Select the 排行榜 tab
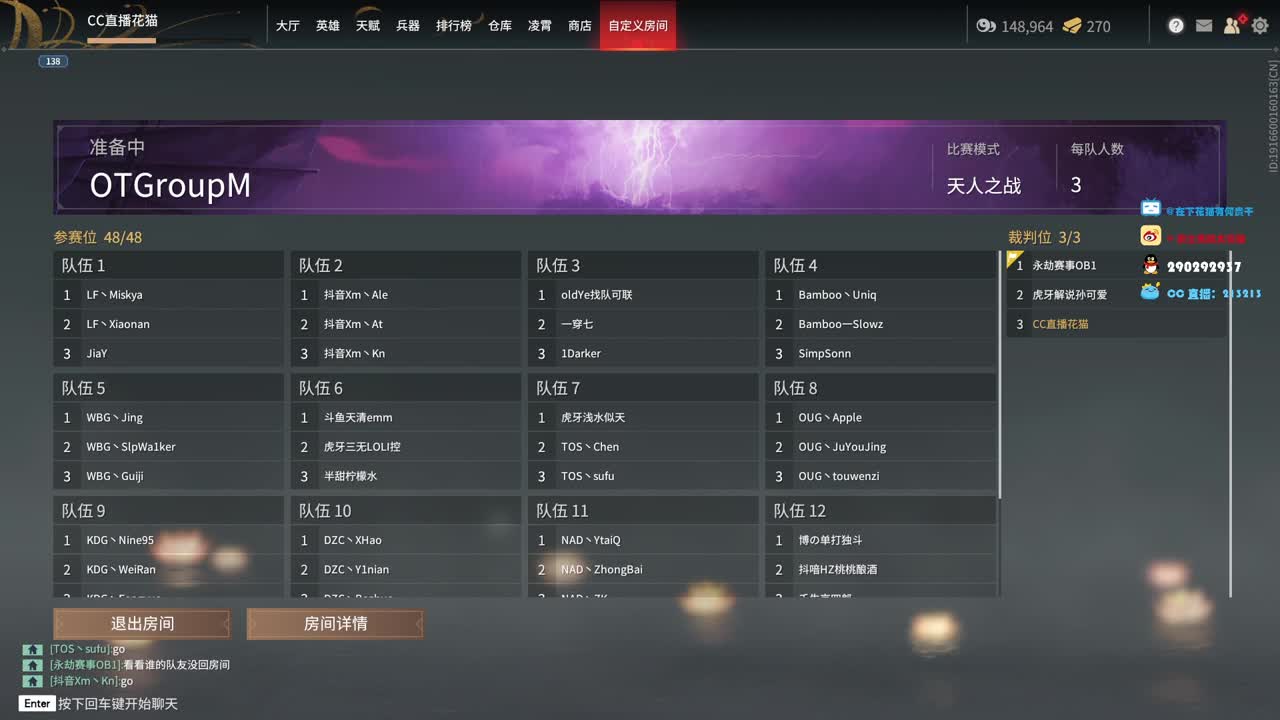Image resolution: width=1280 pixels, height=720 pixels. [x=453, y=26]
